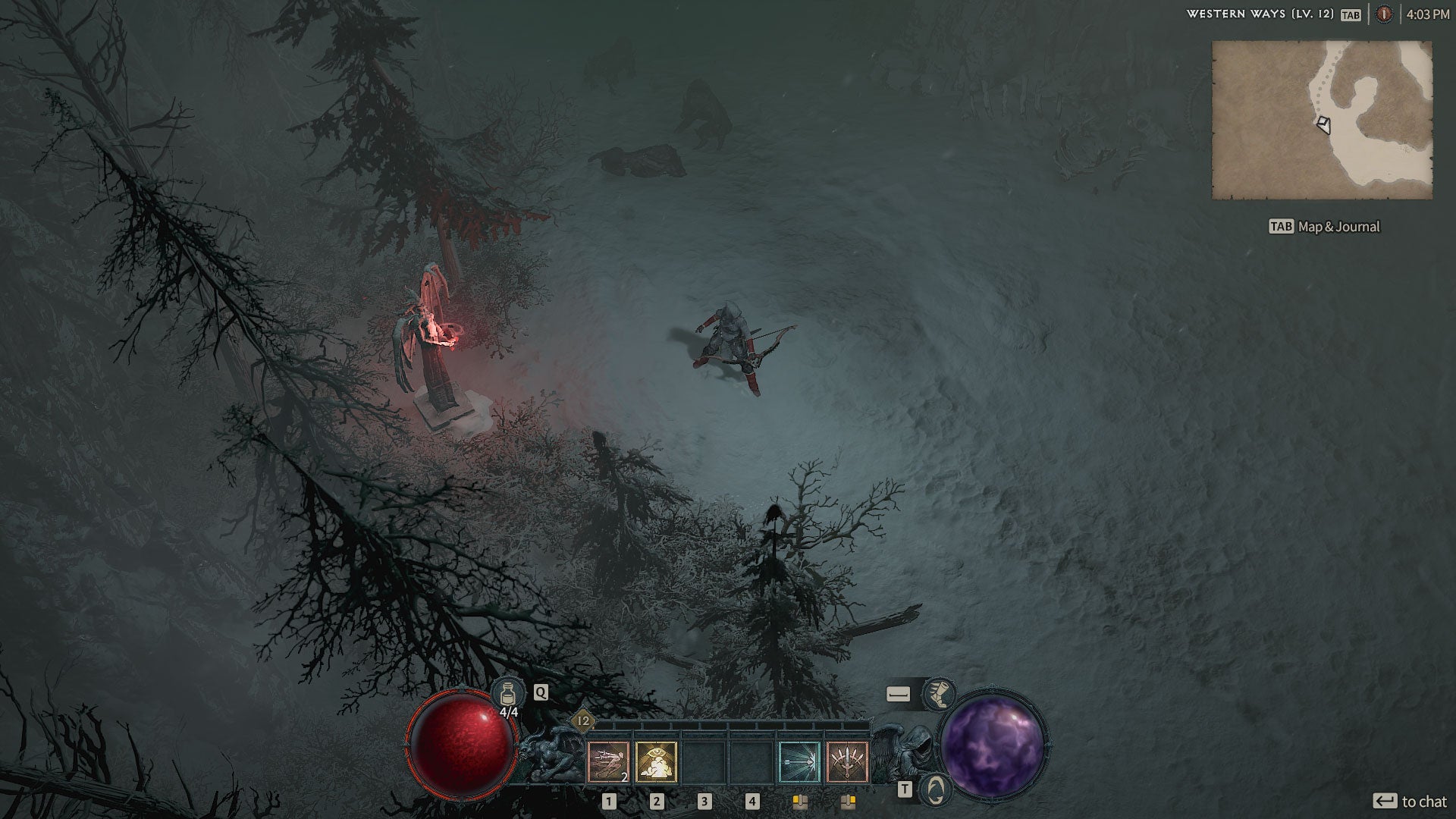This screenshot has width=1456, height=819.
Task: Open the minimap in the corner
Action: 1322,120
